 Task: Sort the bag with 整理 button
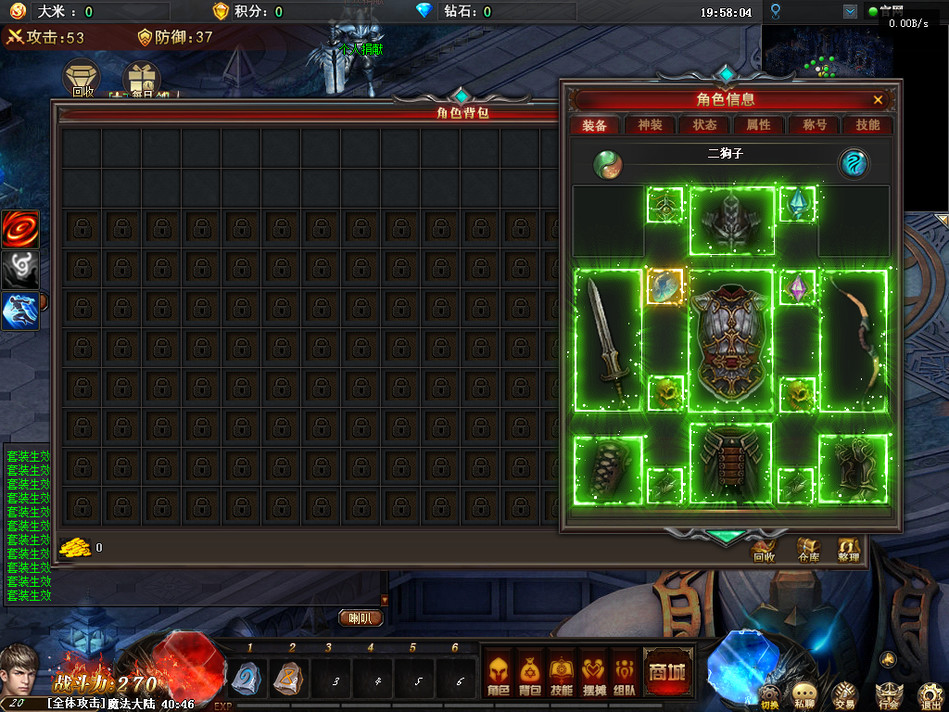[x=849, y=549]
